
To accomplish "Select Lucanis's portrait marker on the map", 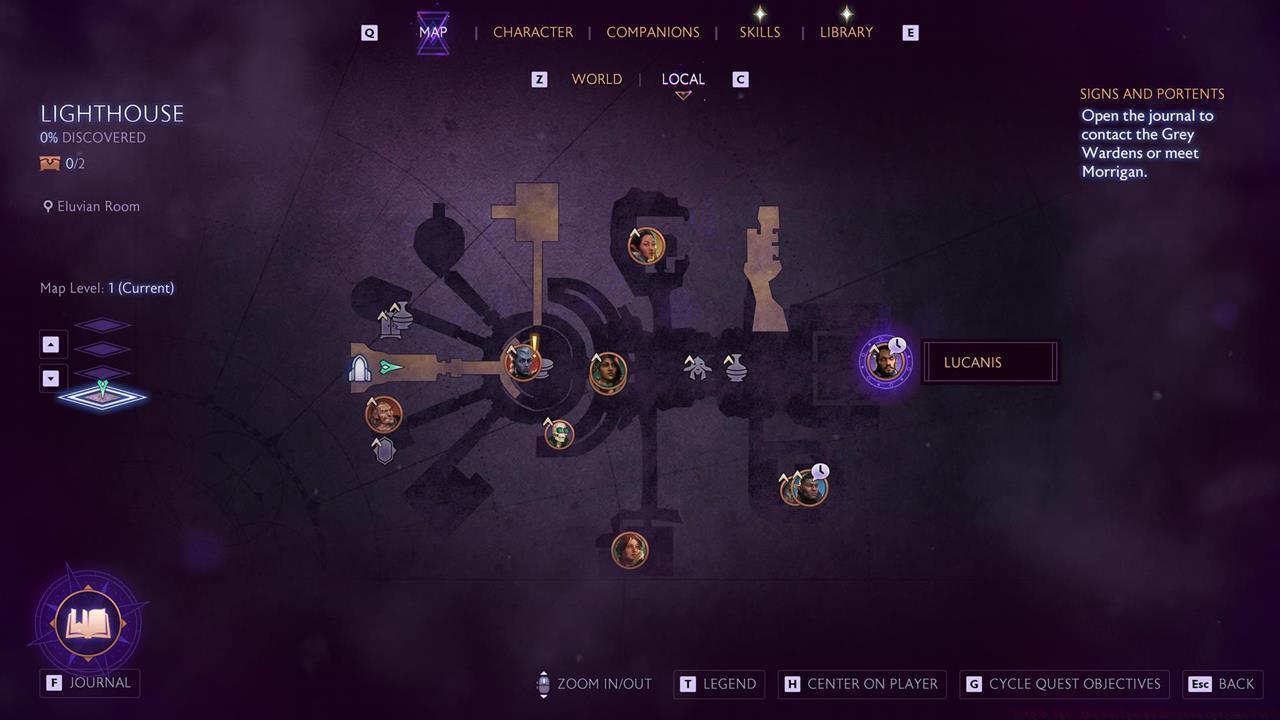I will click(884, 361).
